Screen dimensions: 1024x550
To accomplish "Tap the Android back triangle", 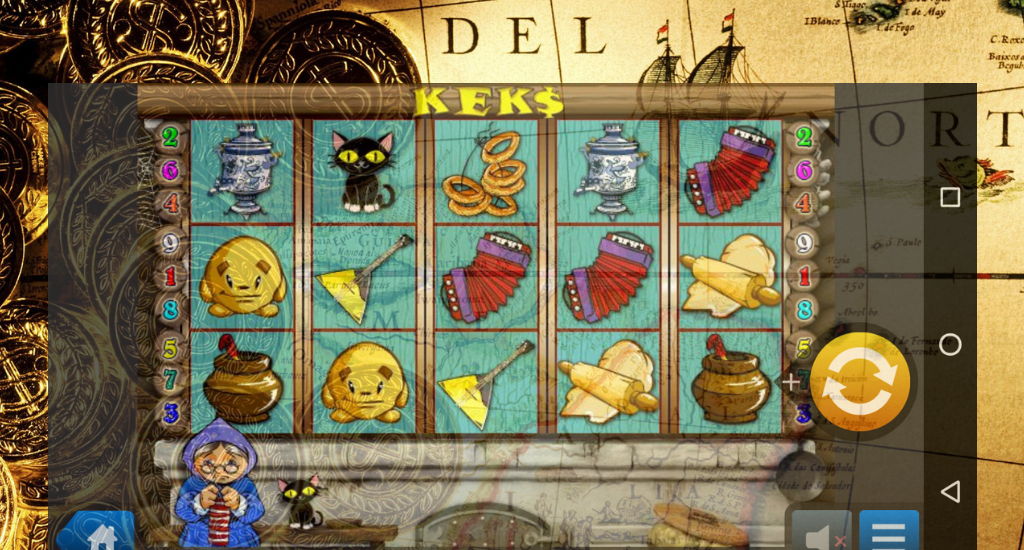I will click(x=950, y=491).
